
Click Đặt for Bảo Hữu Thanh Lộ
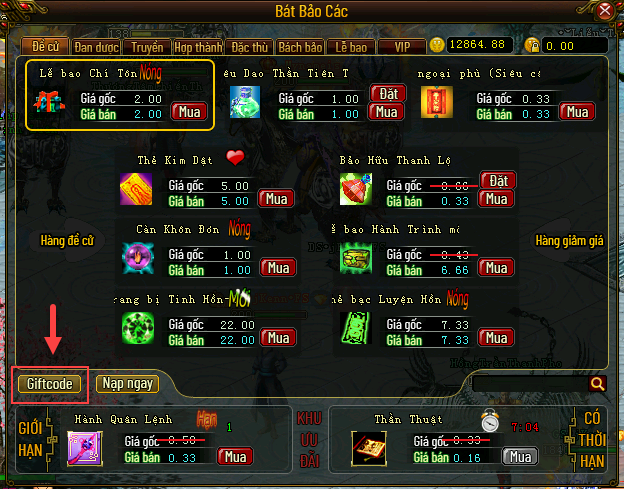(x=497, y=180)
